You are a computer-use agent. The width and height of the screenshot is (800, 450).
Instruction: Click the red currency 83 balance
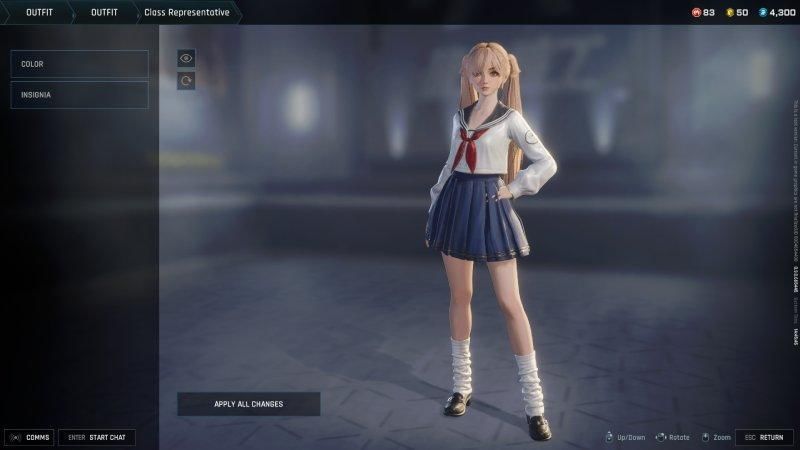(703, 12)
